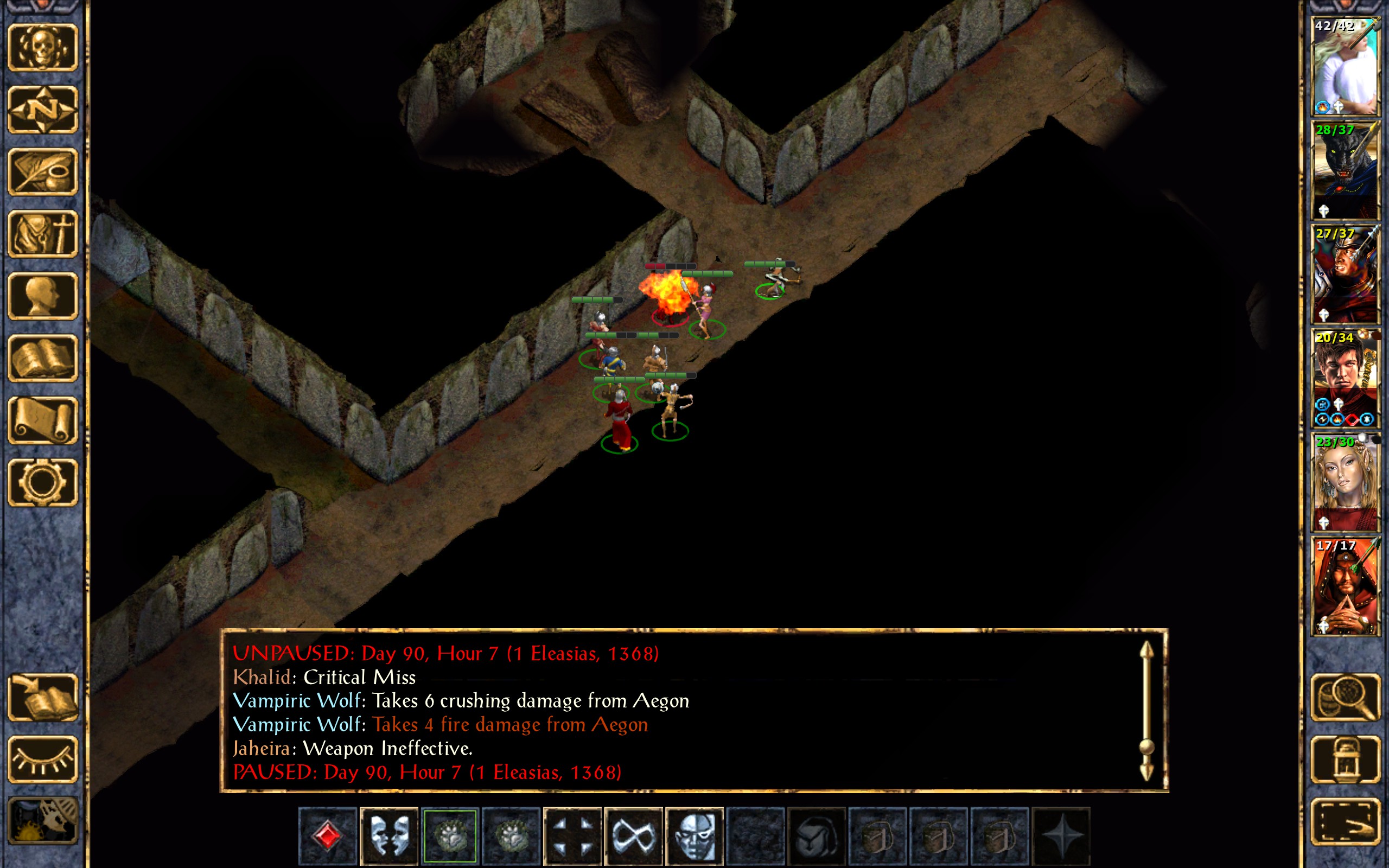Screen dimensions: 1389x868
Task: Click the two facing masks talk button
Action: tap(389, 836)
